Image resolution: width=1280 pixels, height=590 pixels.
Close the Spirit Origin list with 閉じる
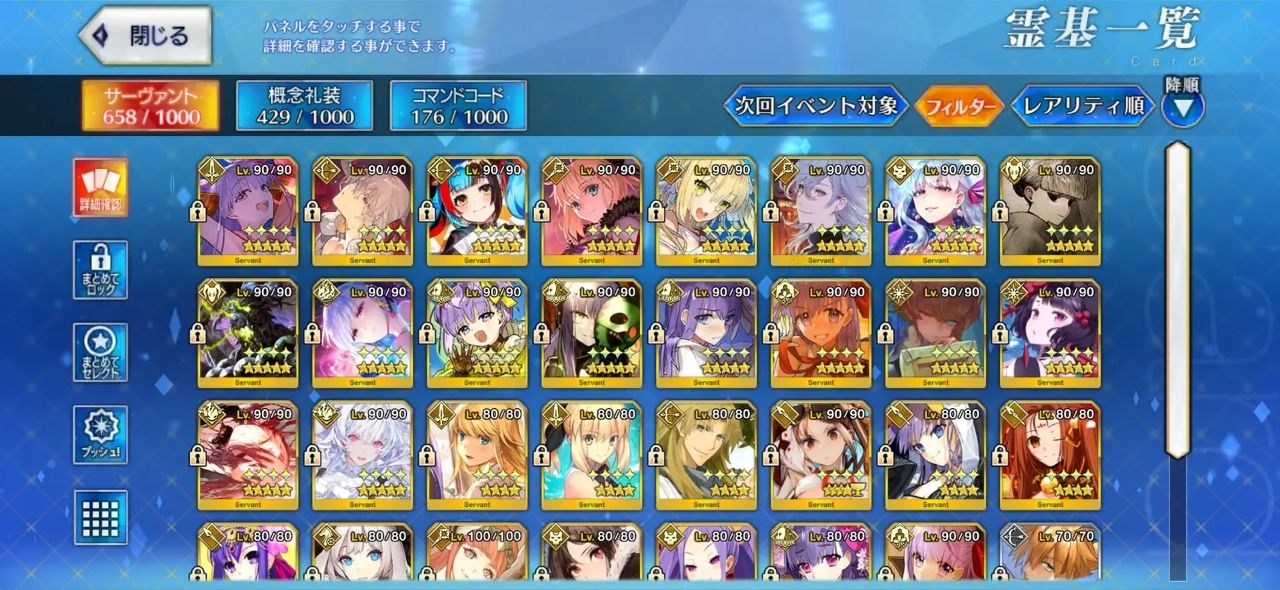coord(146,36)
